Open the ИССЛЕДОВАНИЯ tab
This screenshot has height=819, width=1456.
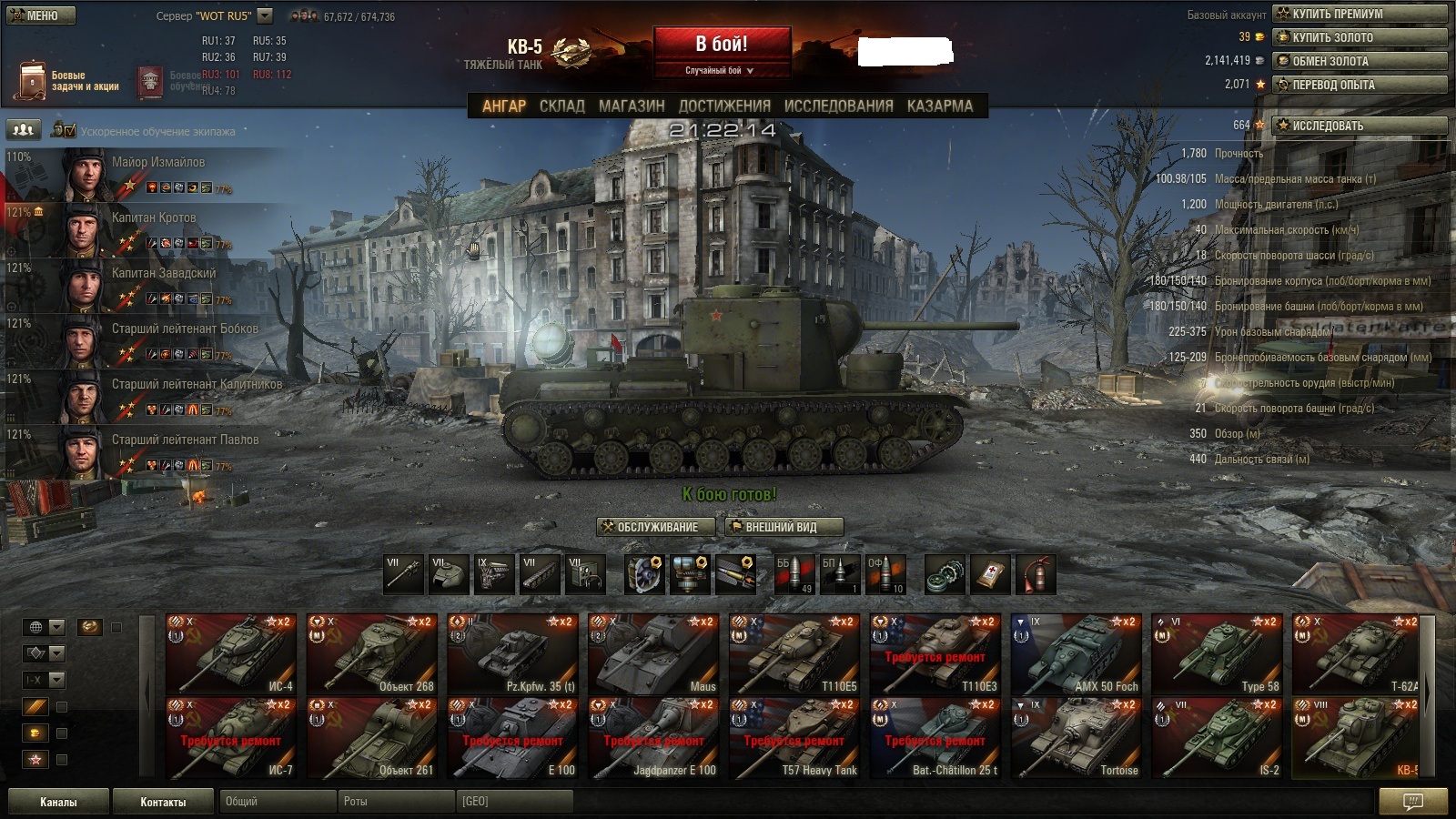[x=838, y=106]
